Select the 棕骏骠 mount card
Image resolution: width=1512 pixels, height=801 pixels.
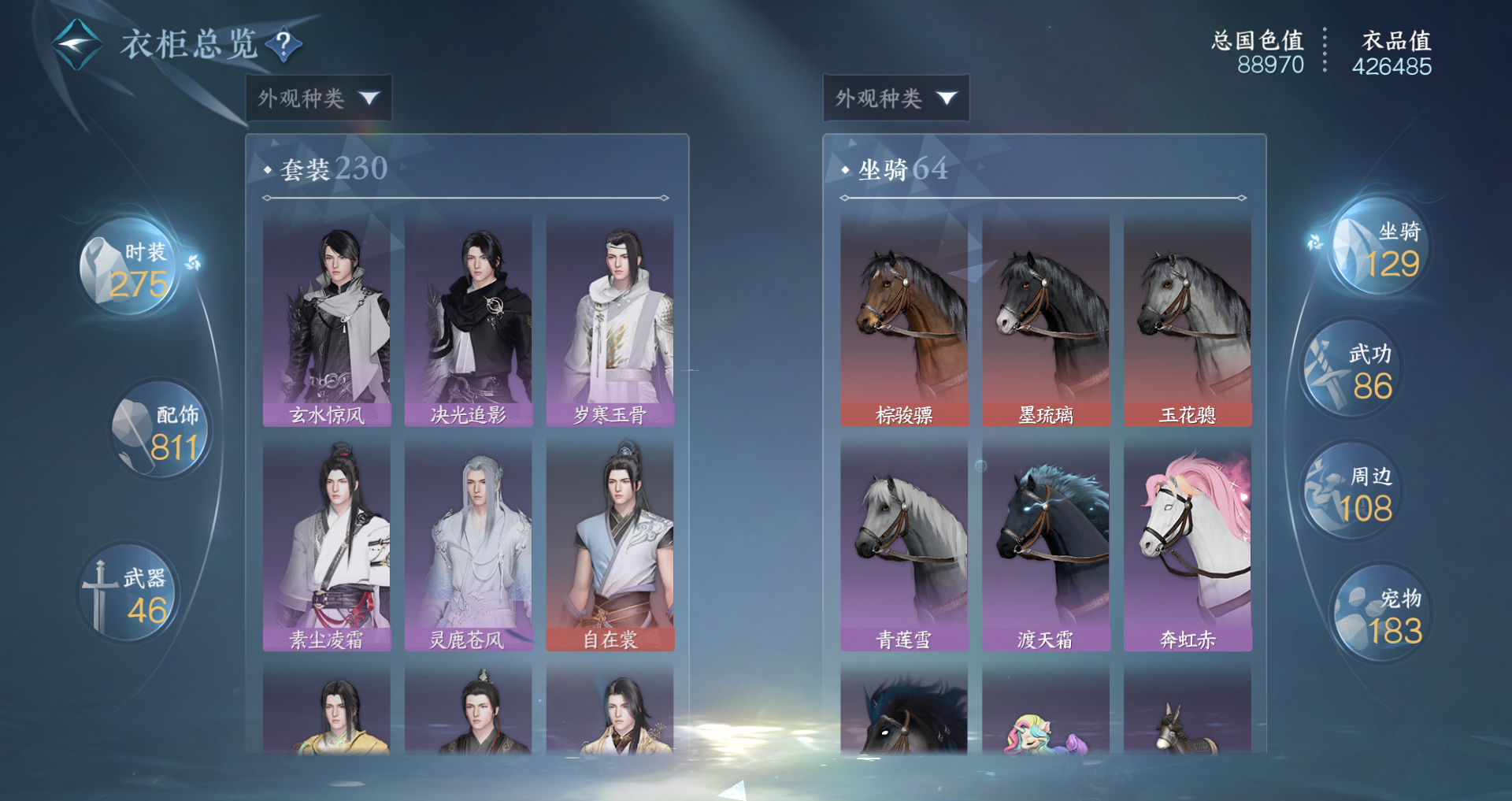pos(904,321)
